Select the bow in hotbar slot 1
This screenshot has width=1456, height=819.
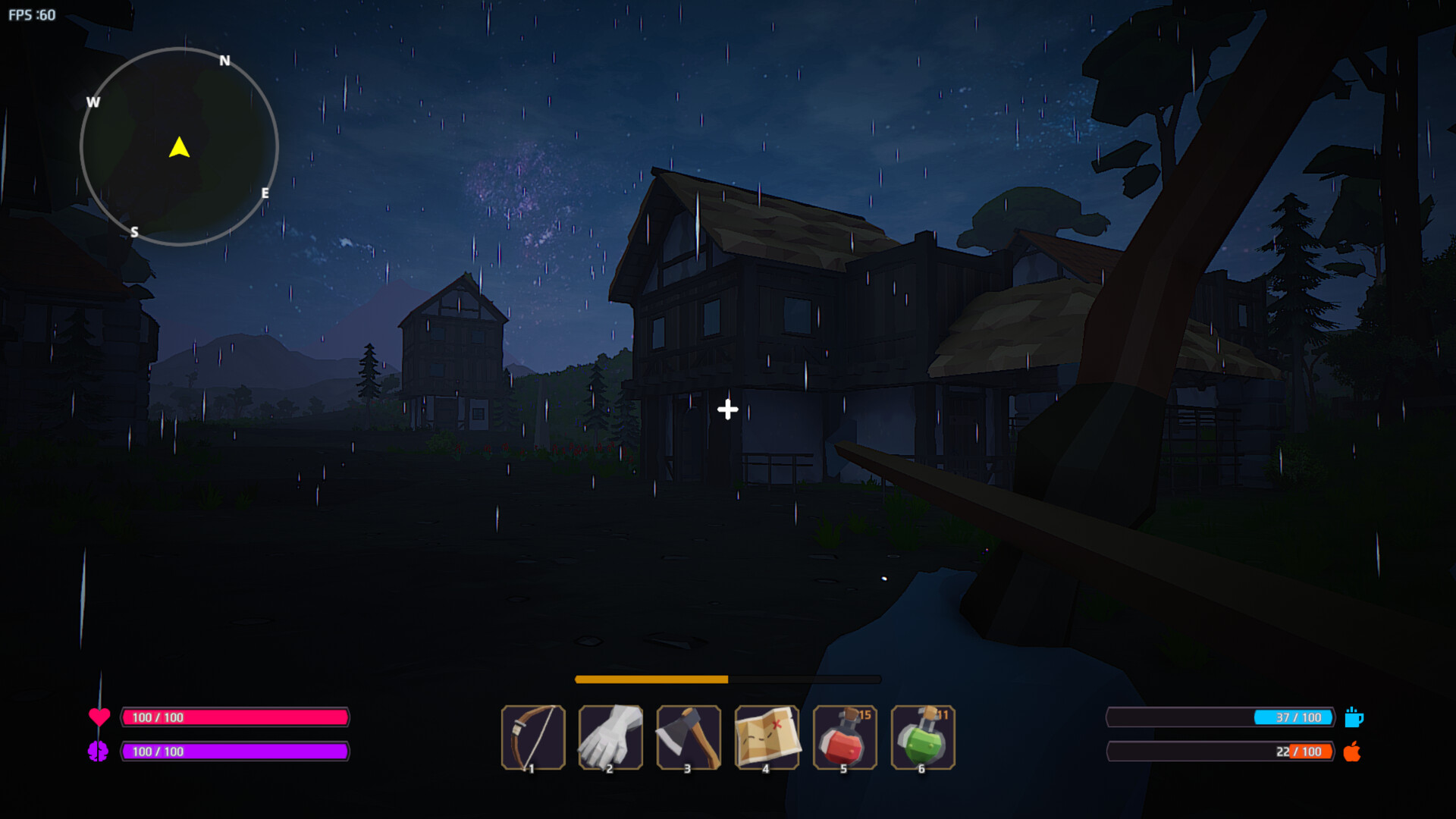[534, 737]
